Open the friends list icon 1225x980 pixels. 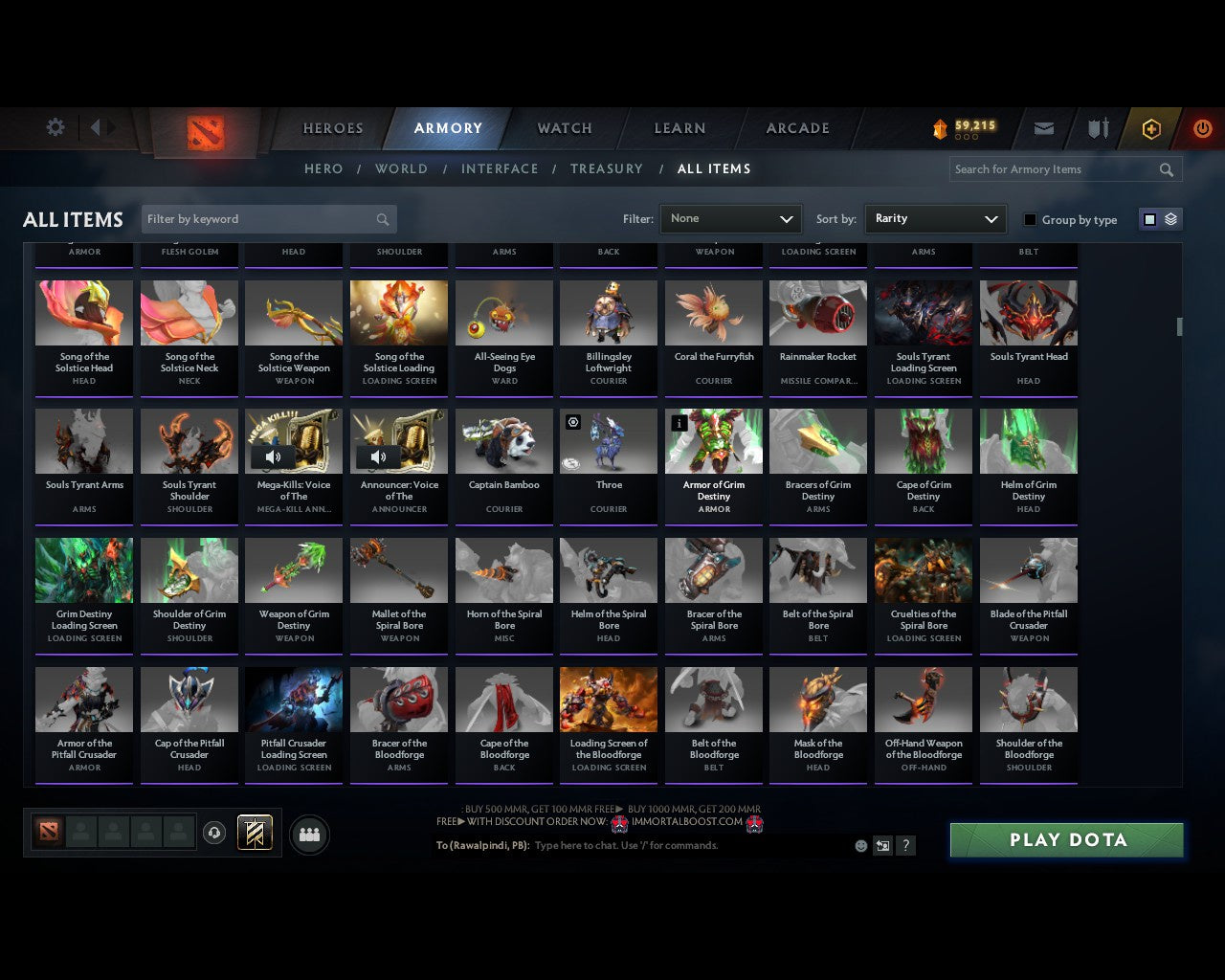coord(308,835)
